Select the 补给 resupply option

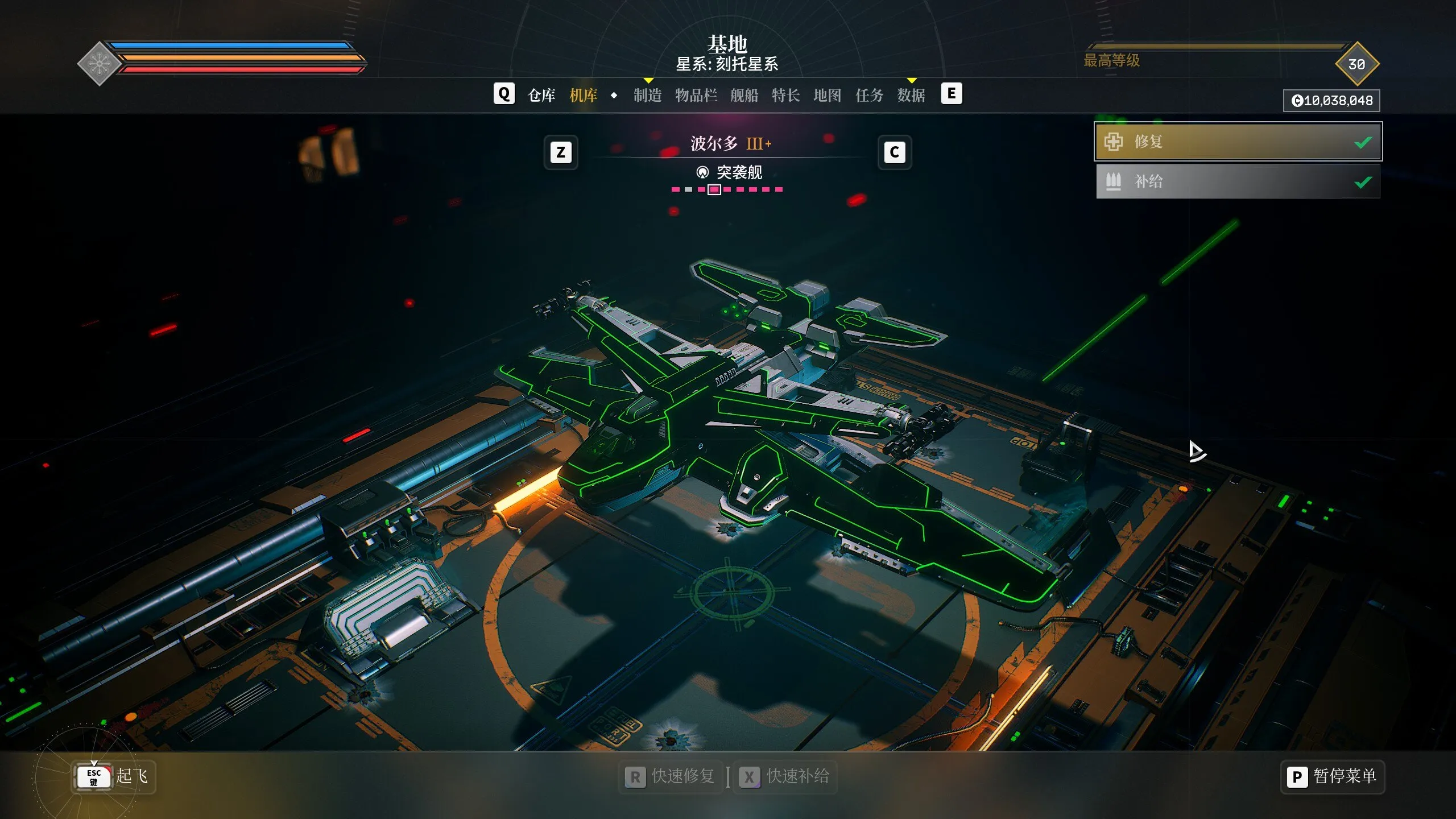click(x=1238, y=181)
